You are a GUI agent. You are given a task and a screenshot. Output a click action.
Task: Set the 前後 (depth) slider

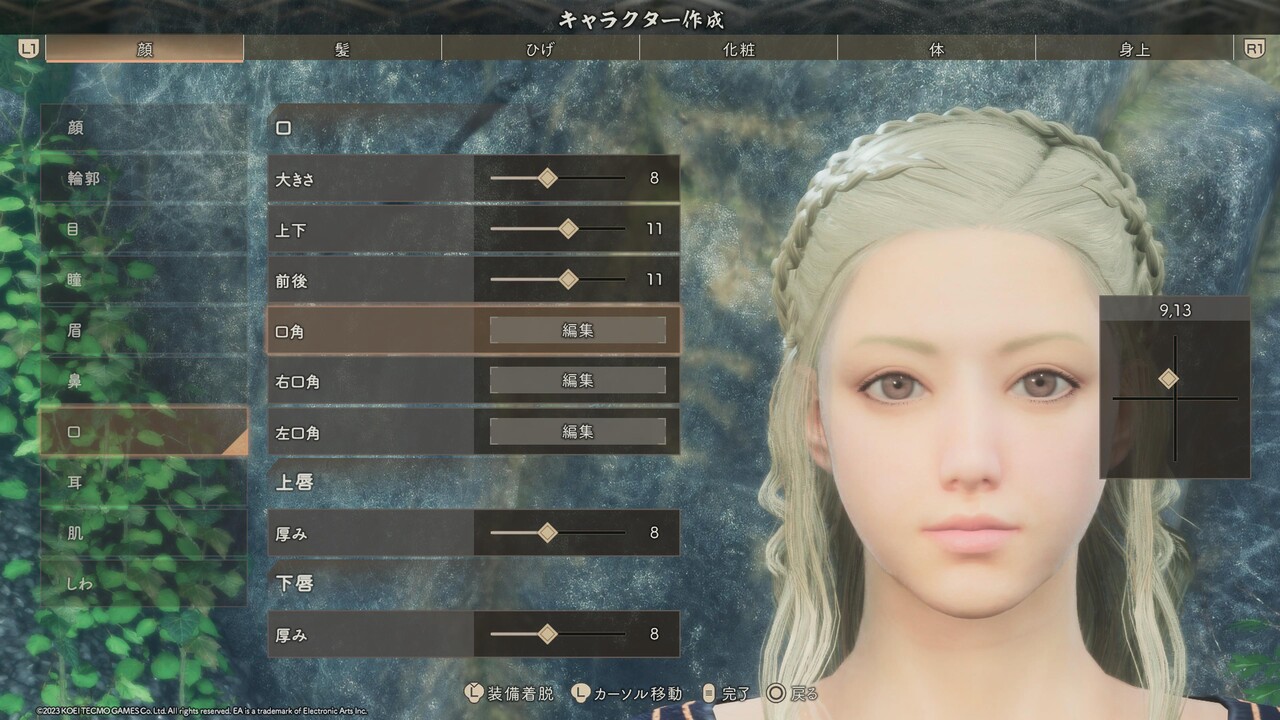tap(568, 280)
